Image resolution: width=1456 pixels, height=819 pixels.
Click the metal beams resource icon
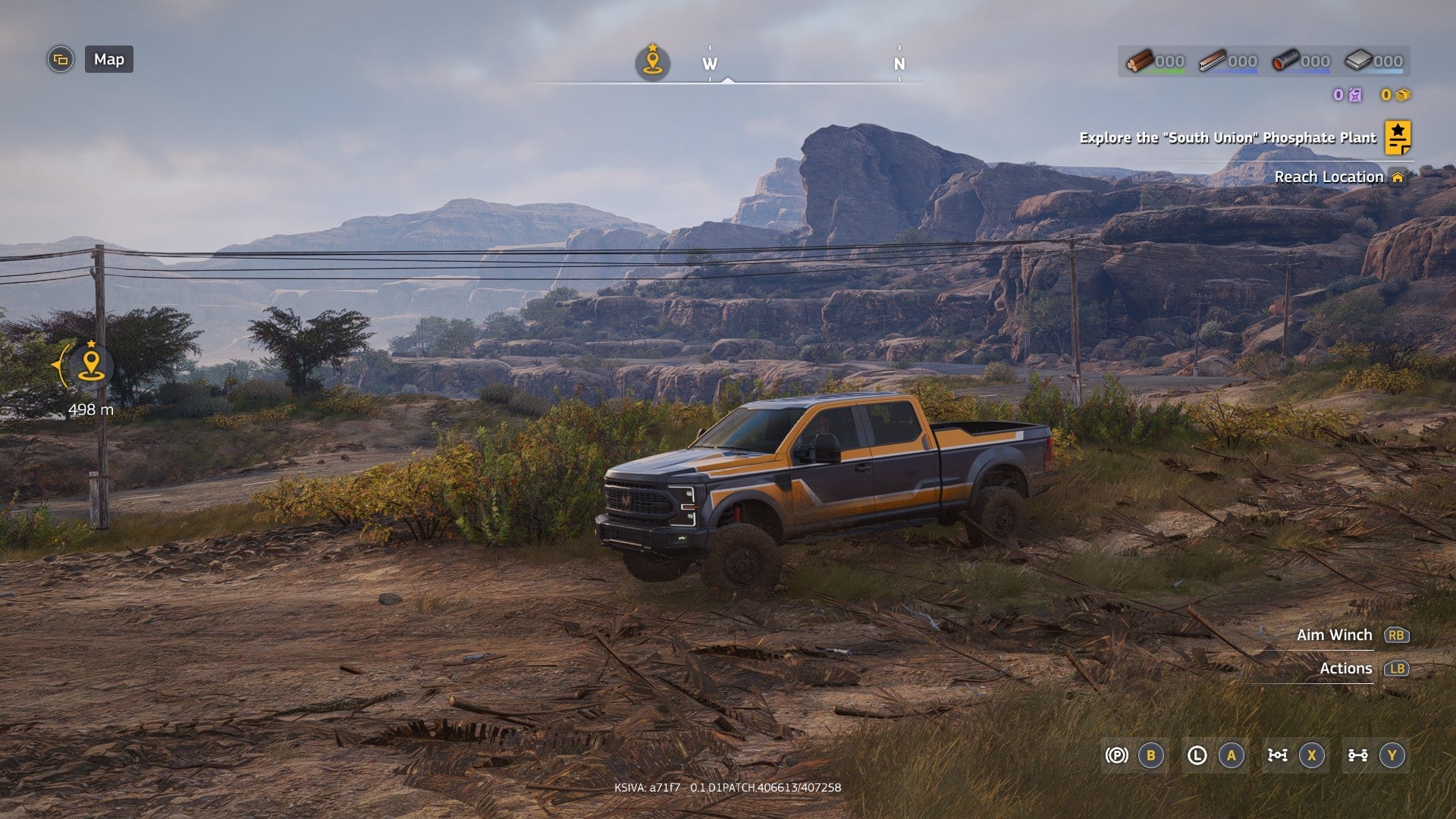pos(1213,60)
